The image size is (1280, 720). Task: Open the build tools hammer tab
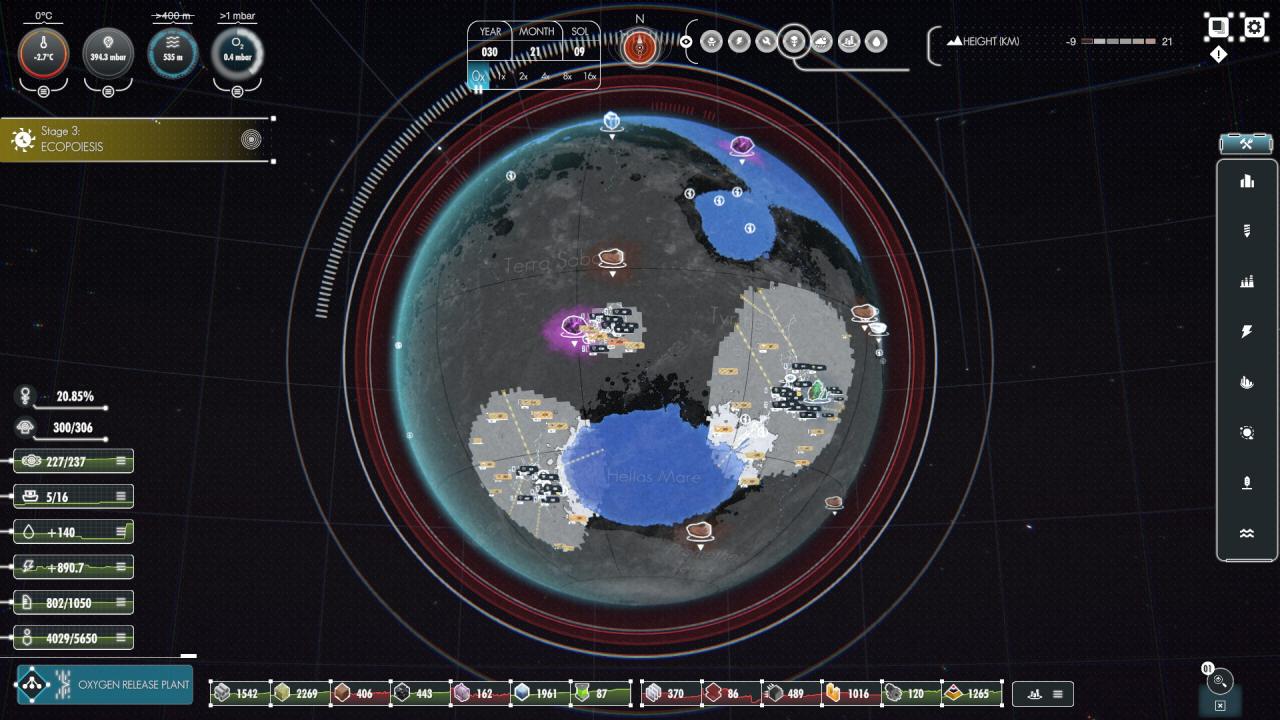(x=1246, y=144)
